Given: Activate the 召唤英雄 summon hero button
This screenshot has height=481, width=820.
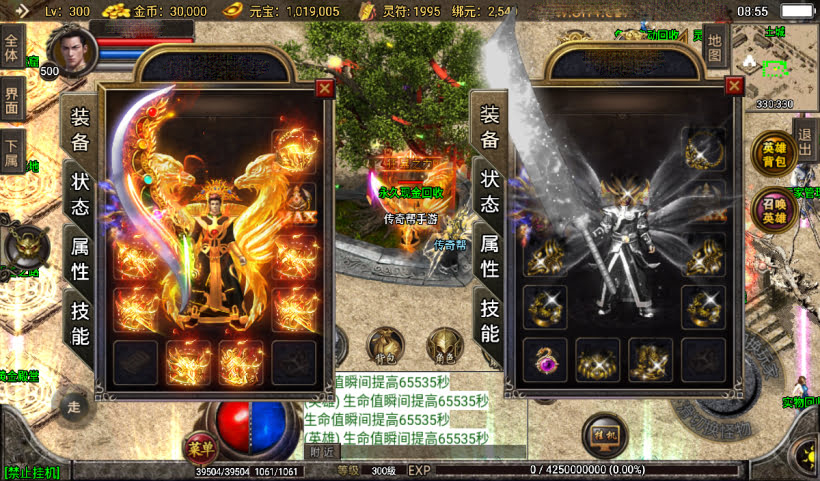Looking at the screenshot, I should tap(774, 211).
